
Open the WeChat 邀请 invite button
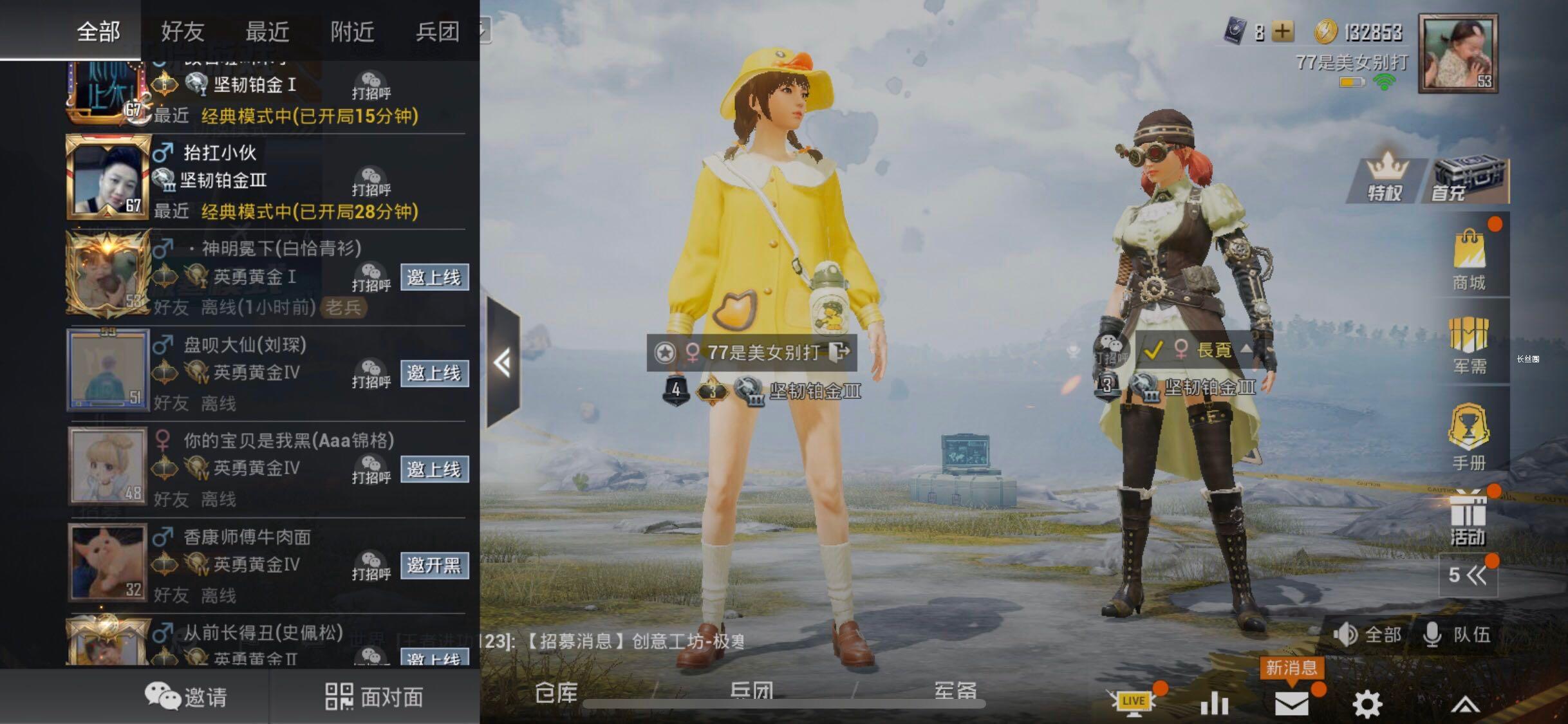click(x=186, y=697)
